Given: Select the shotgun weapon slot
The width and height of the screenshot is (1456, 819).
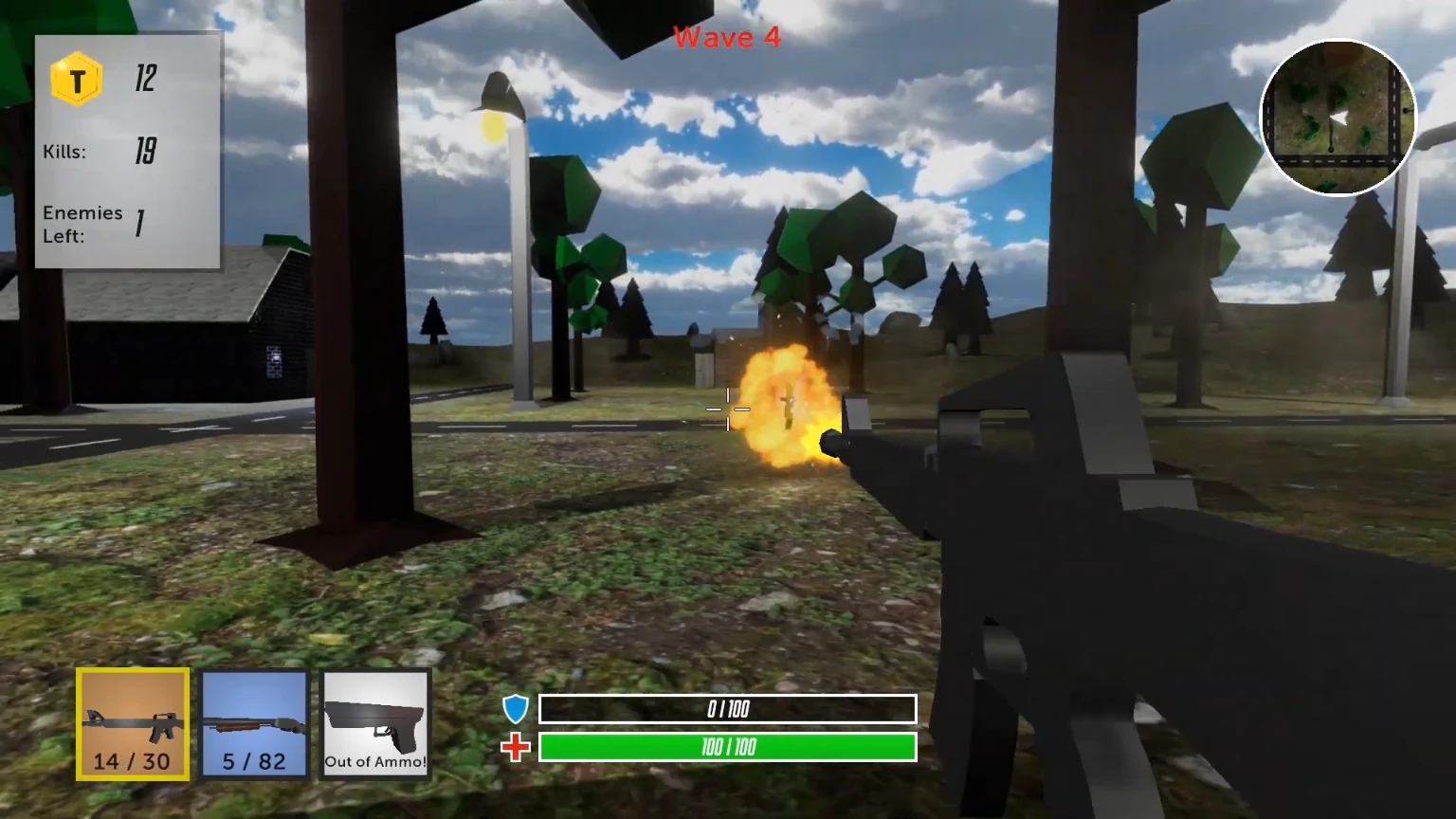Looking at the screenshot, I should click(254, 723).
